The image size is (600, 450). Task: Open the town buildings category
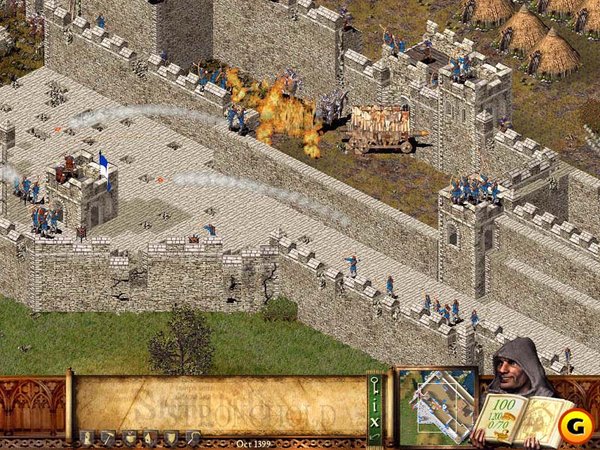coord(149,437)
